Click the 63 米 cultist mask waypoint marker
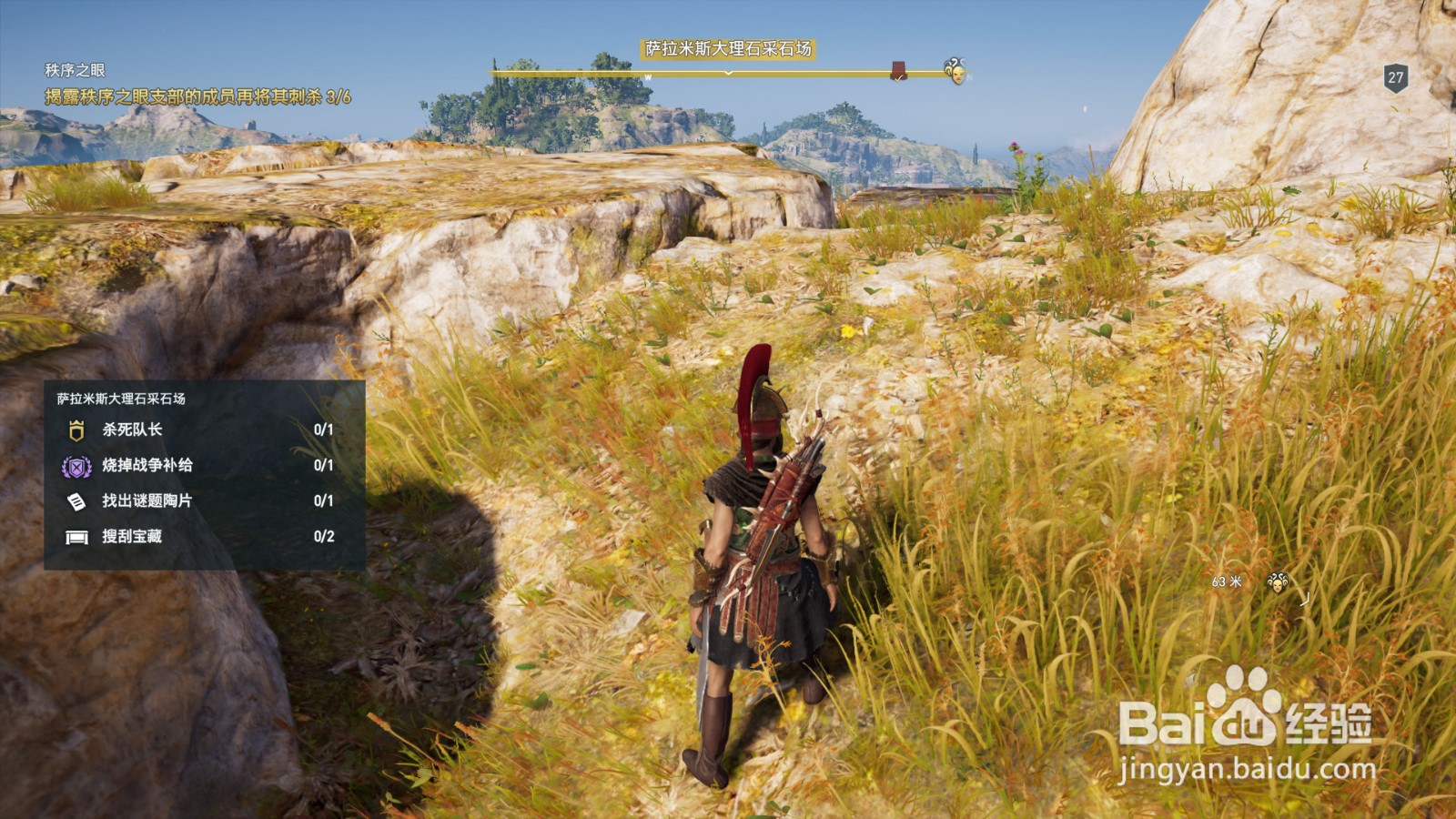 1278,582
